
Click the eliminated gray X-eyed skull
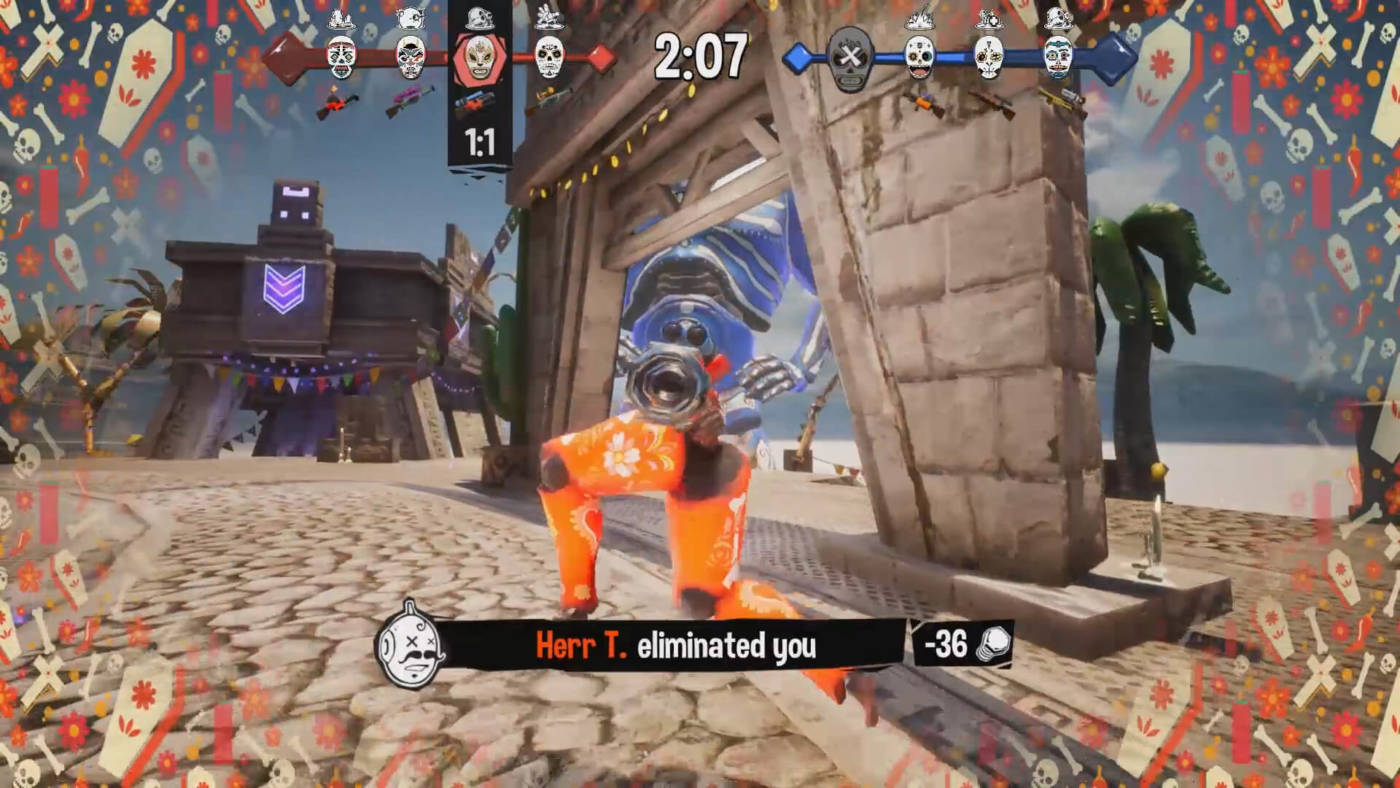[850, 58]
